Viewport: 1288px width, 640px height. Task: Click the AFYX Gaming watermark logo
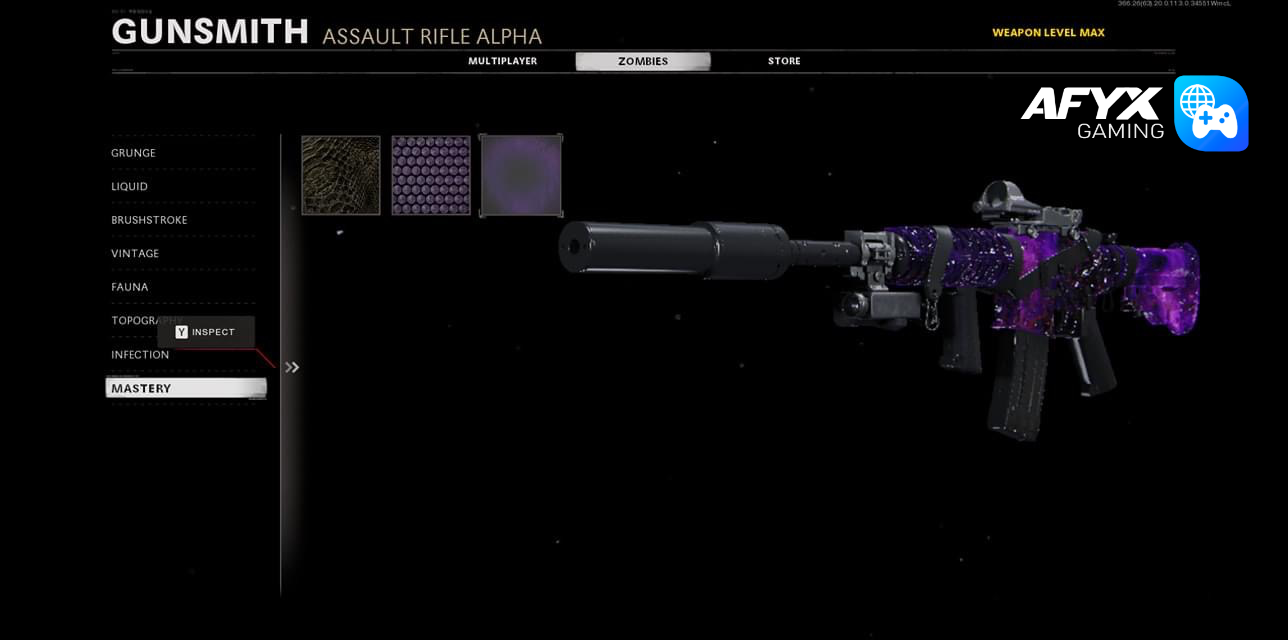click(1134, 113)
